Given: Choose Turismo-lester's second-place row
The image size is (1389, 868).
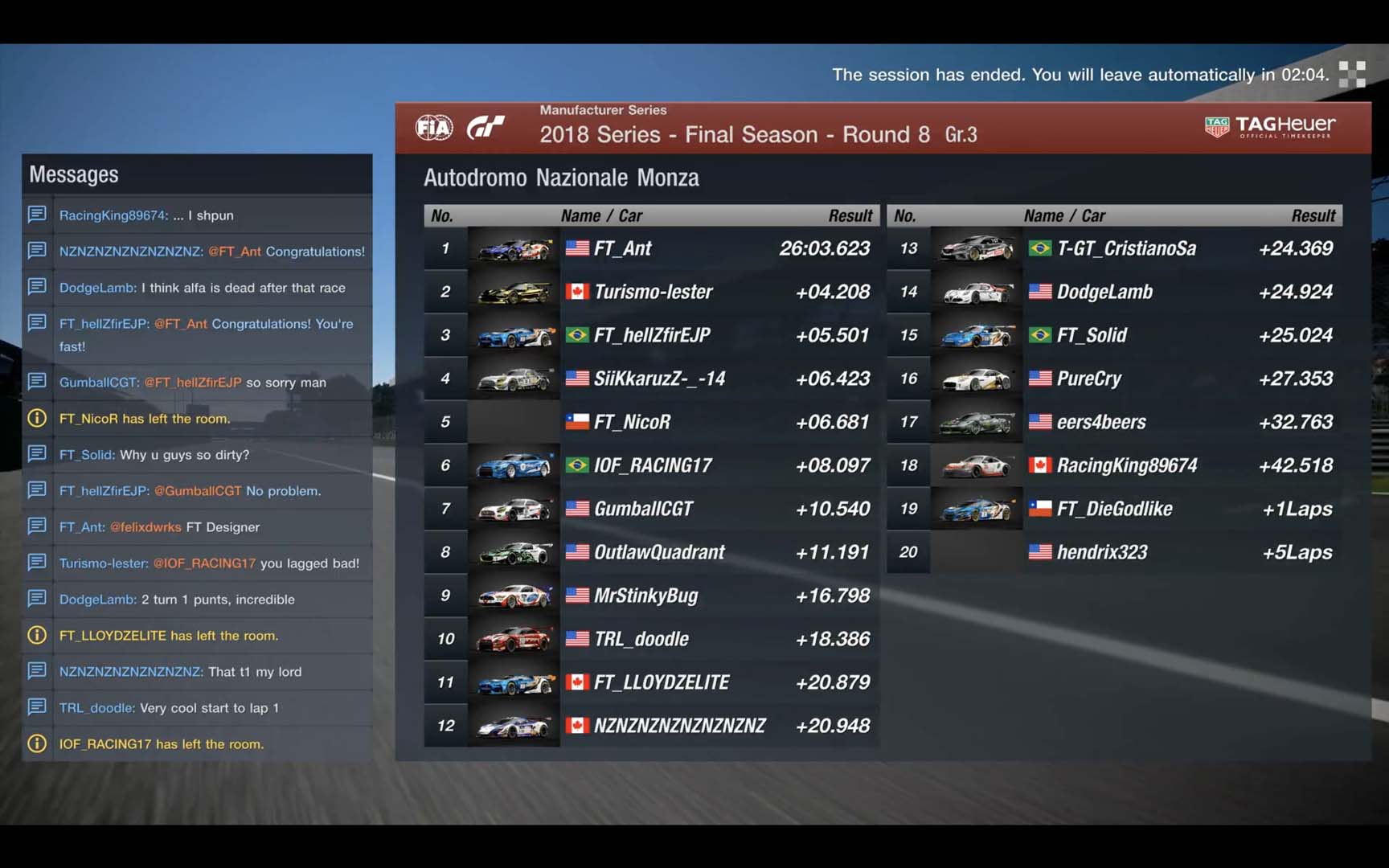Looking at the screenshot, I should click(651, 292).
